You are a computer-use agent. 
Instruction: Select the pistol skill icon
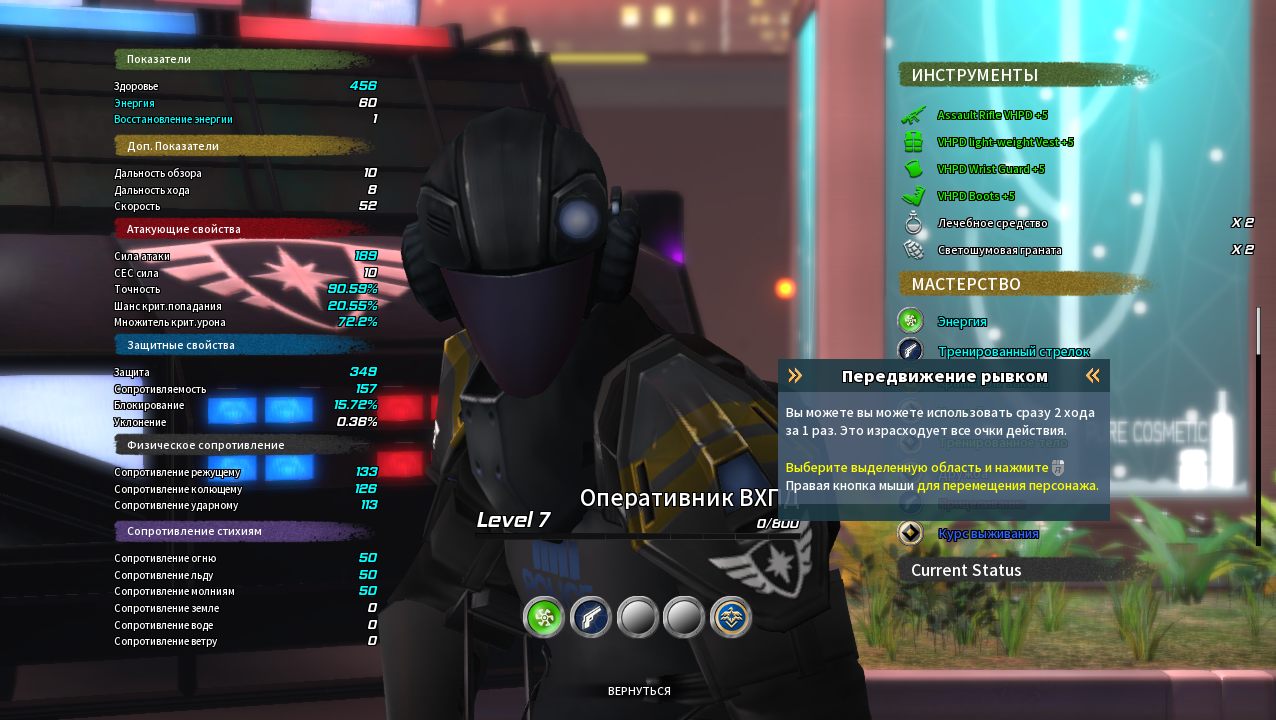pyautogui.click(x=591, y=617)
